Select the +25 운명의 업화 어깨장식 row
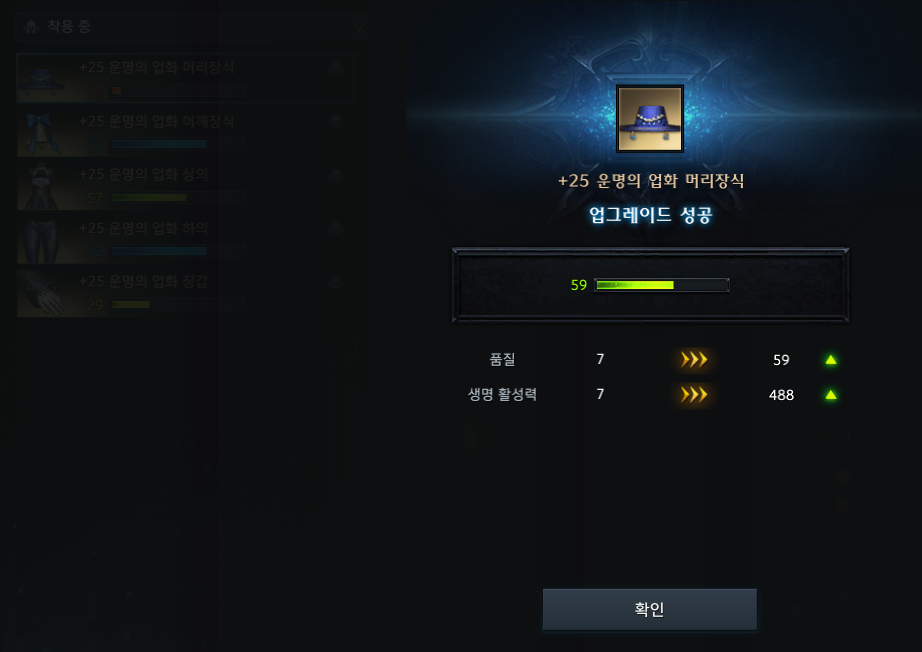This screenshot has width=922, height=652. coord(185,132)
